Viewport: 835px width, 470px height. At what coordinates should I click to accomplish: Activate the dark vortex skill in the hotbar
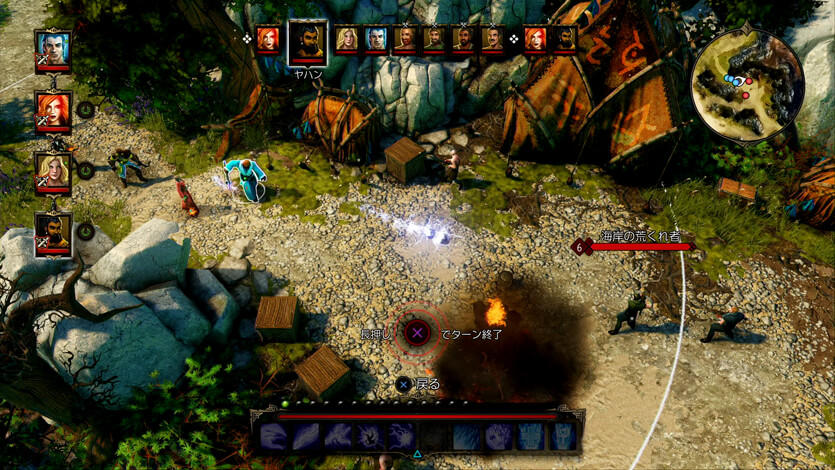(370, 435)
